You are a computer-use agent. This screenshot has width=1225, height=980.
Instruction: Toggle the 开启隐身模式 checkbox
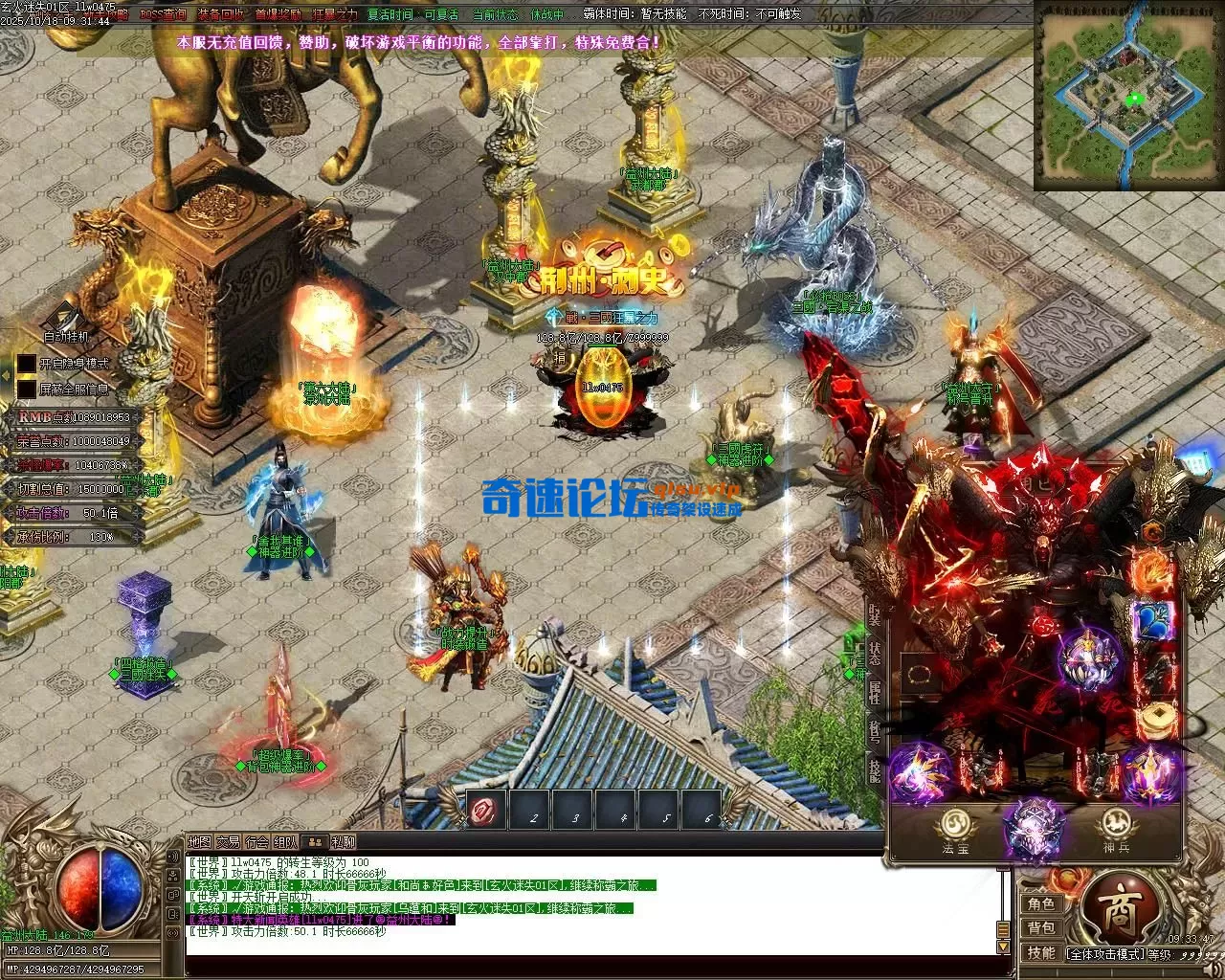point(27,365)
